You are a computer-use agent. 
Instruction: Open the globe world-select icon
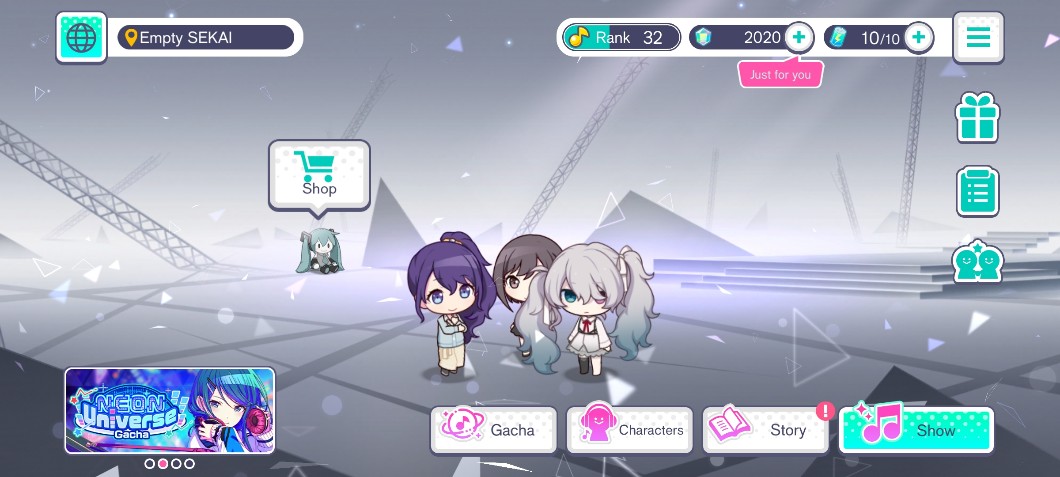81,38
